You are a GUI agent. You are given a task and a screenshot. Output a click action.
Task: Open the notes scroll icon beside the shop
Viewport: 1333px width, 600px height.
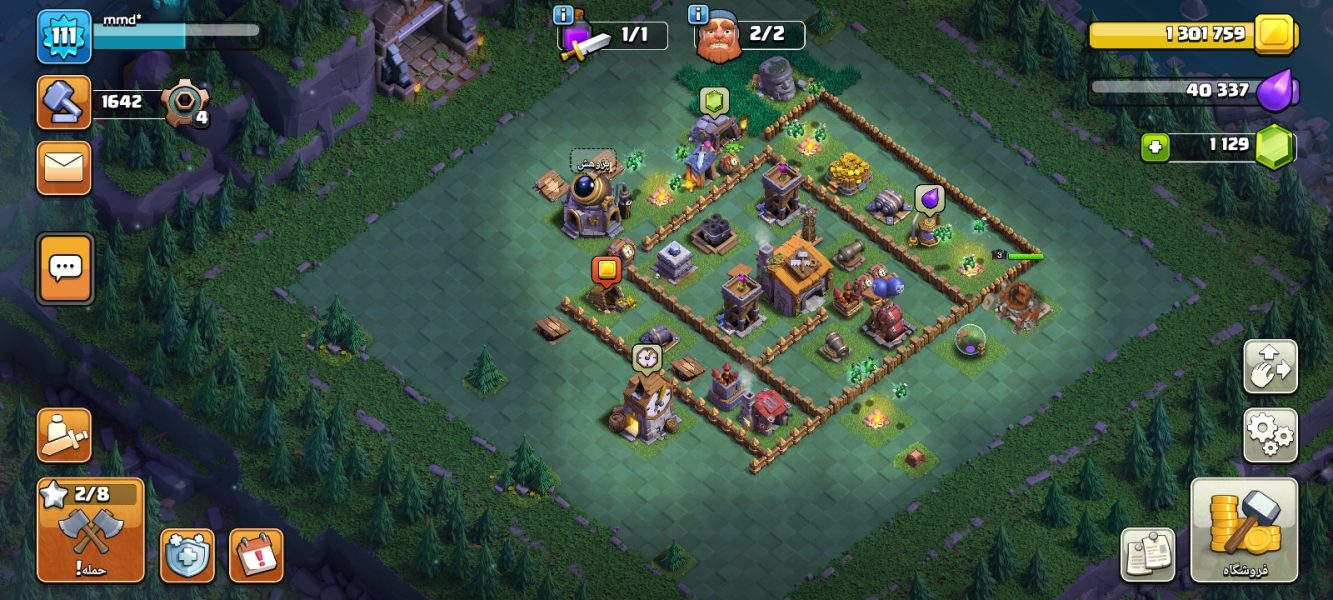pyautogui.click(x=1146, y=554)
